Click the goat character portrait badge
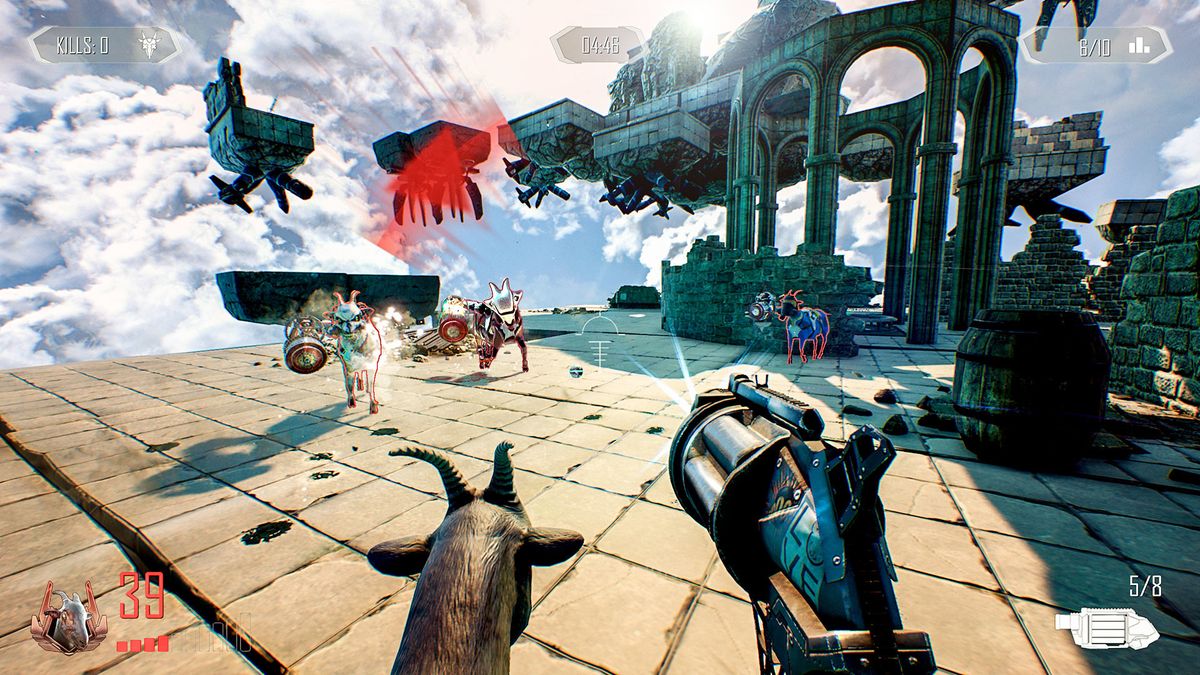Image resolution: width=1200 pixels, height=675 pixels. click(68, 614)
